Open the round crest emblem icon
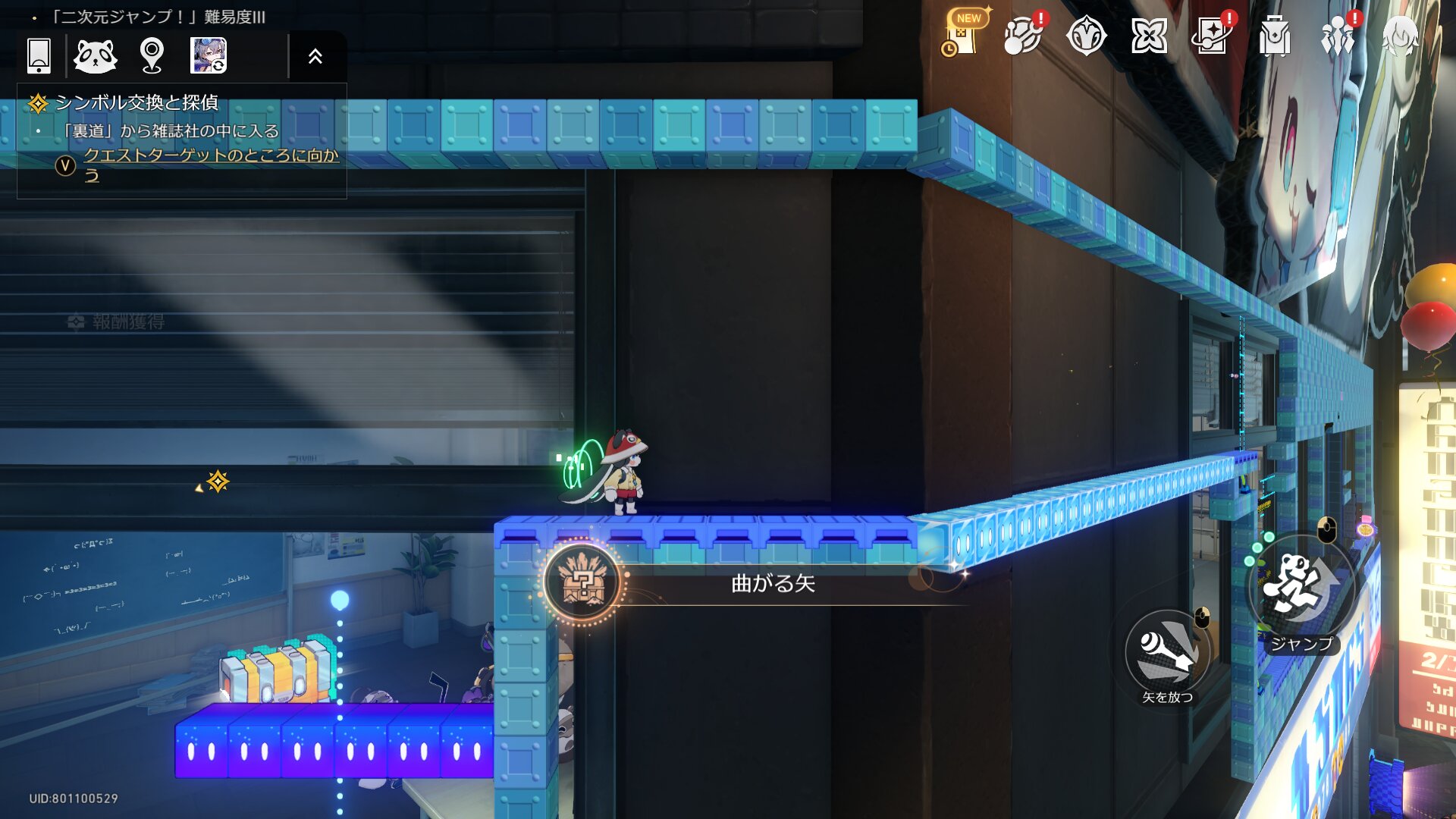 [x=1086, y=36]
